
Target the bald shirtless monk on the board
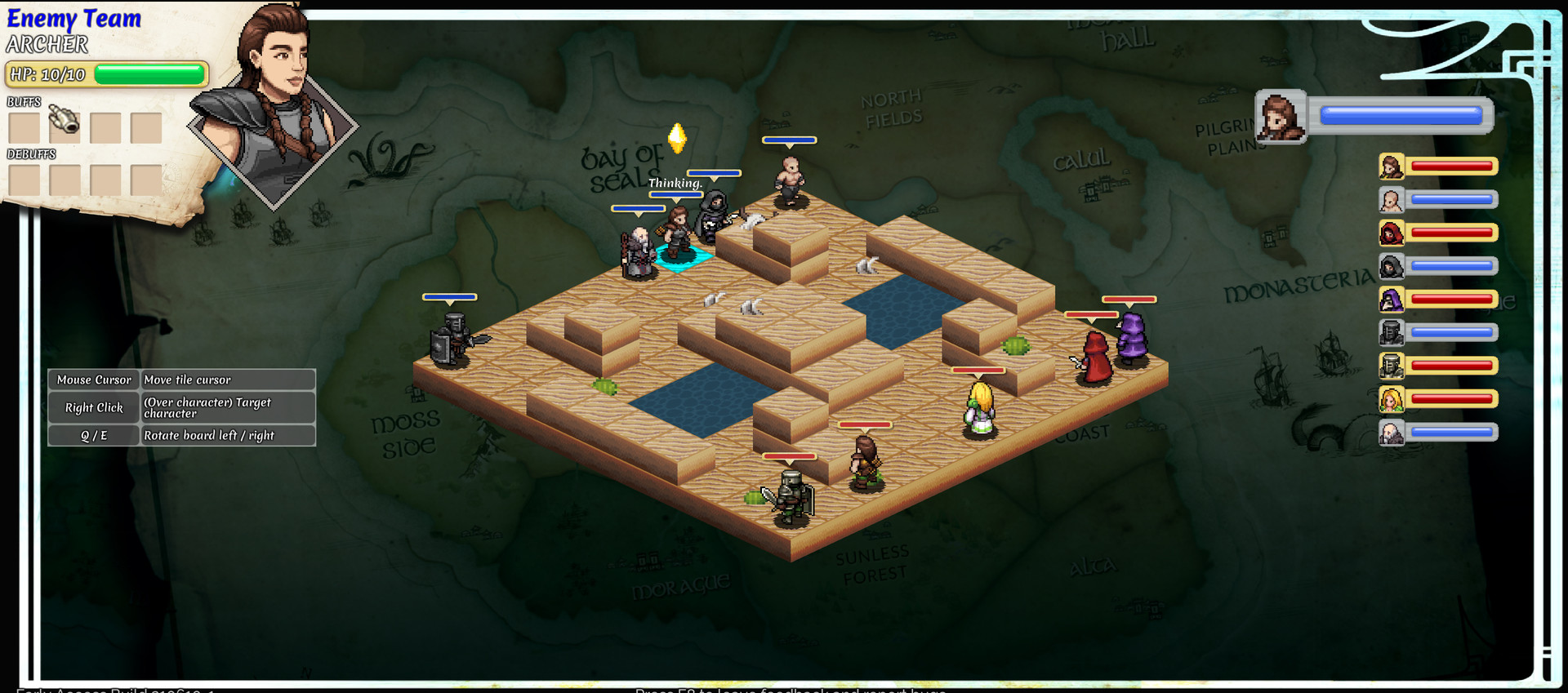tap(789, 181)
